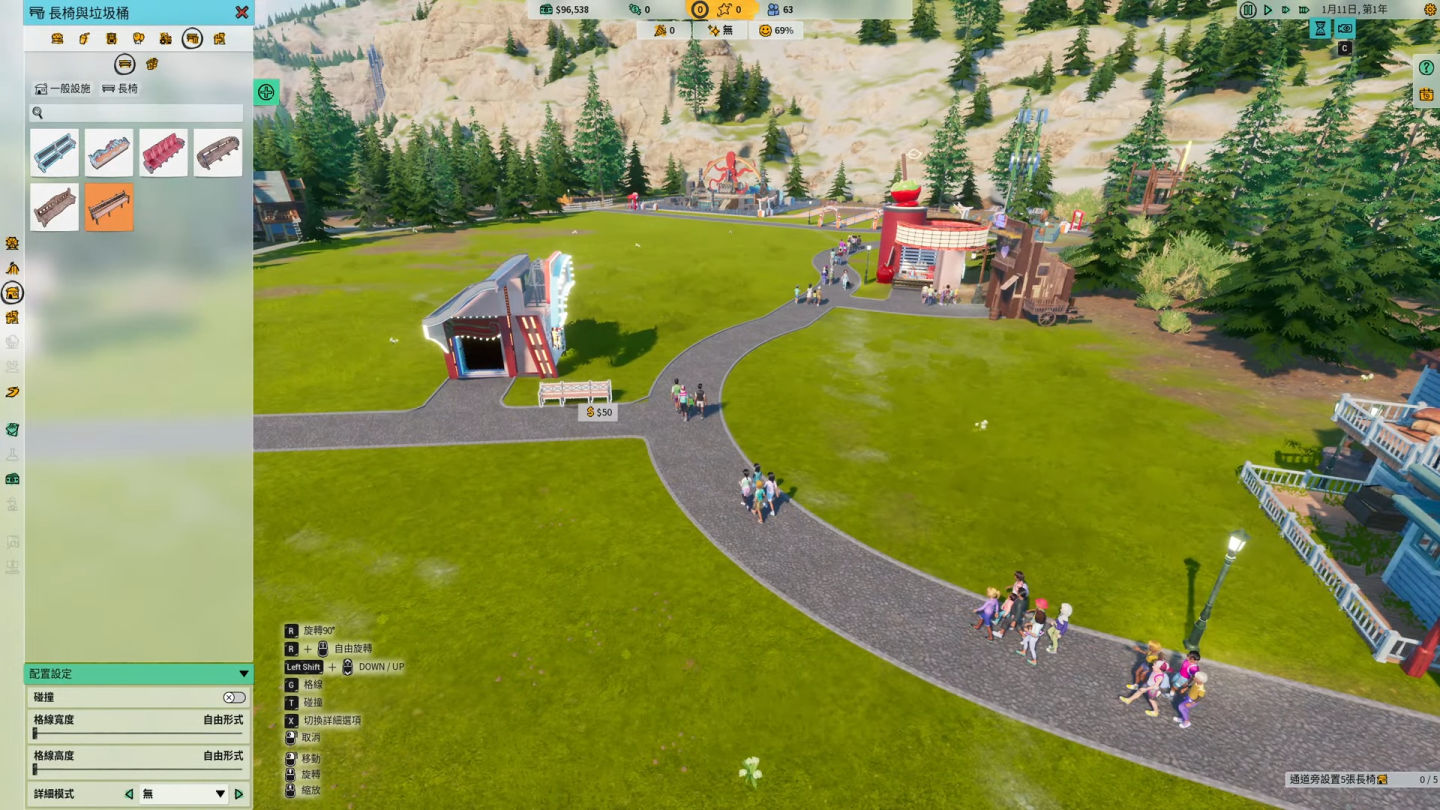Pick the curved wooden bench thumbnail
1440x810 pixels.
coord(217,153)
